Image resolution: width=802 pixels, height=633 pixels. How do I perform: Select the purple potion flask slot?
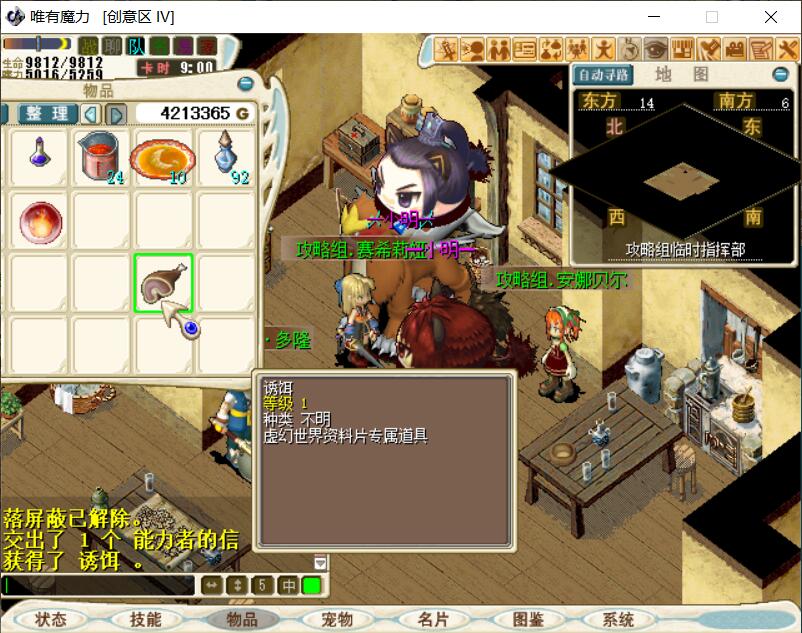[x=39, y=157]
